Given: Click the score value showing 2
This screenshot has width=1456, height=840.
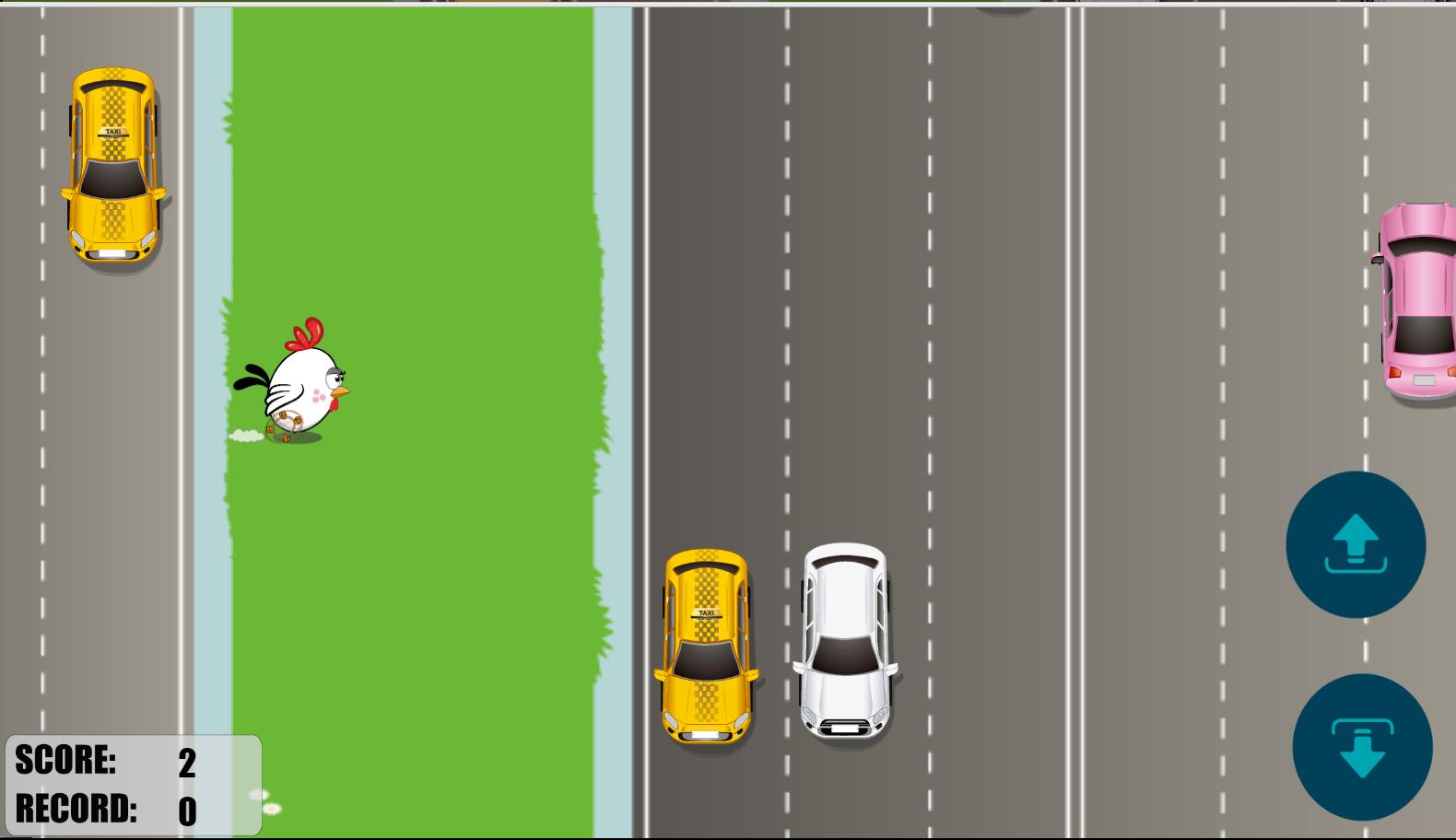Looking at the screenshot, I should tap(188, 761).
